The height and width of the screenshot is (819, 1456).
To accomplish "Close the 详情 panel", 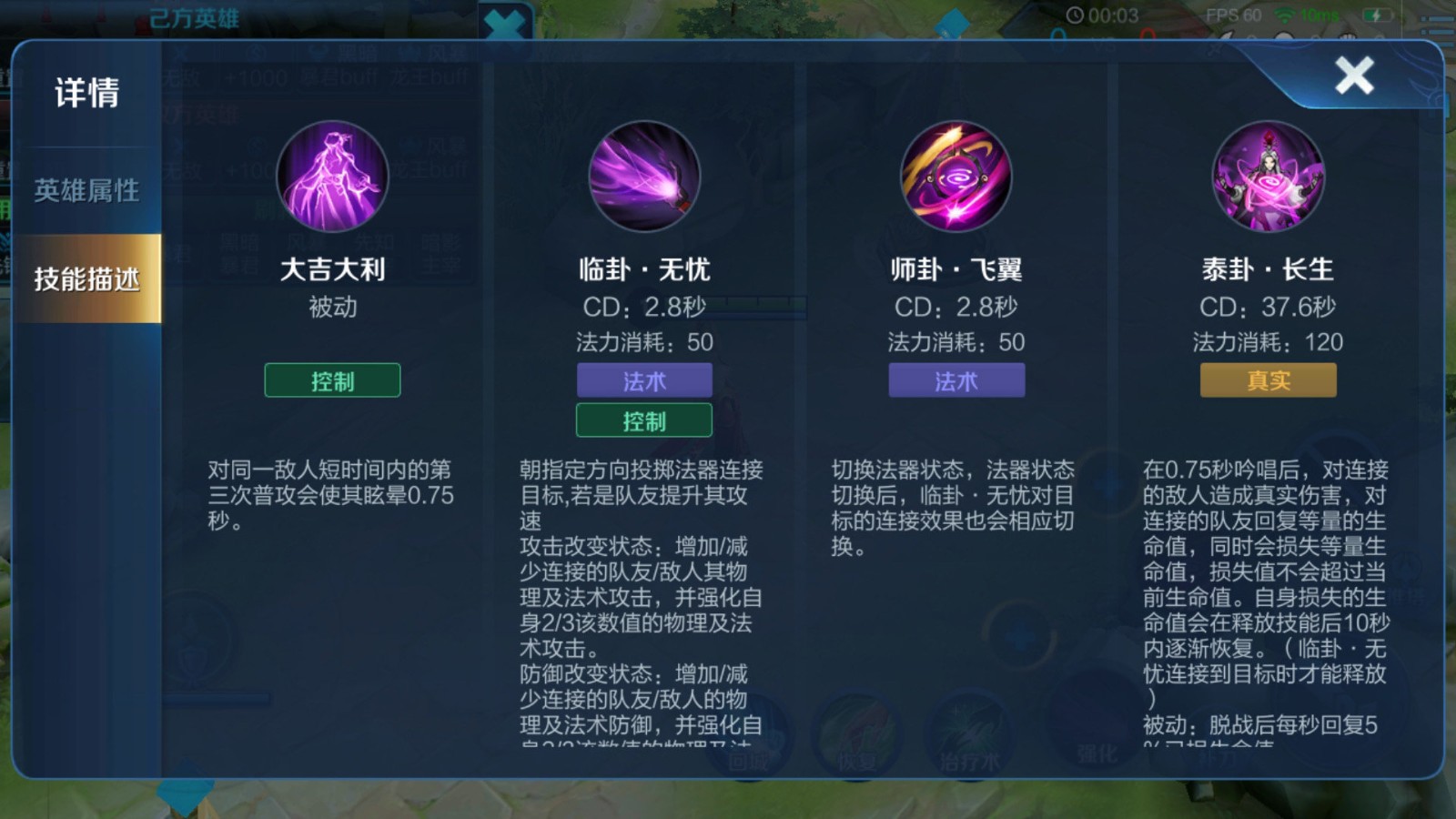I will pyautogui.click(x=1353, y=76).
